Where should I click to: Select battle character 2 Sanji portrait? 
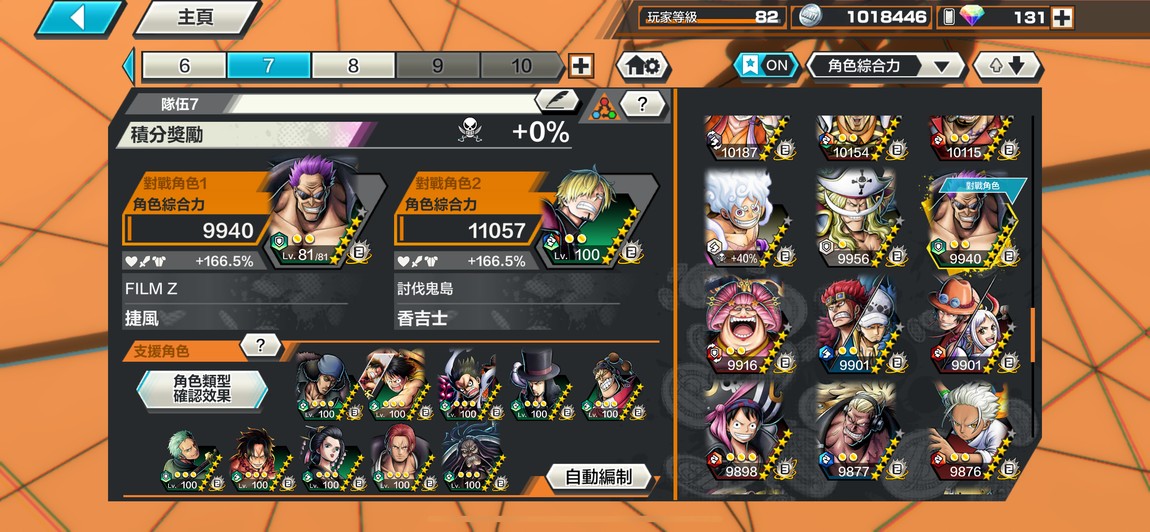(x=591, y=217)
